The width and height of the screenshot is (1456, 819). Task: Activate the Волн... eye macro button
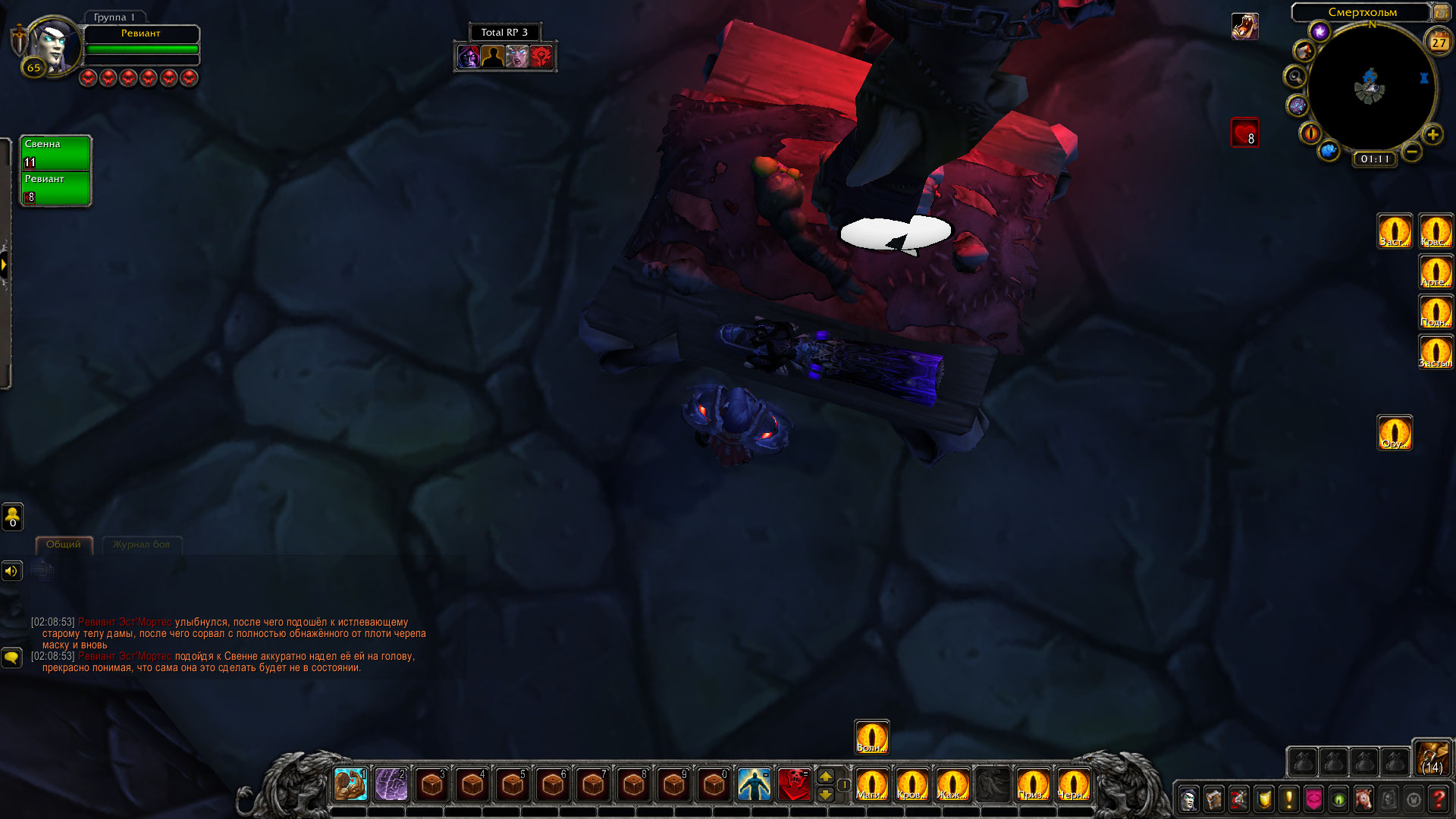(871, 737)
